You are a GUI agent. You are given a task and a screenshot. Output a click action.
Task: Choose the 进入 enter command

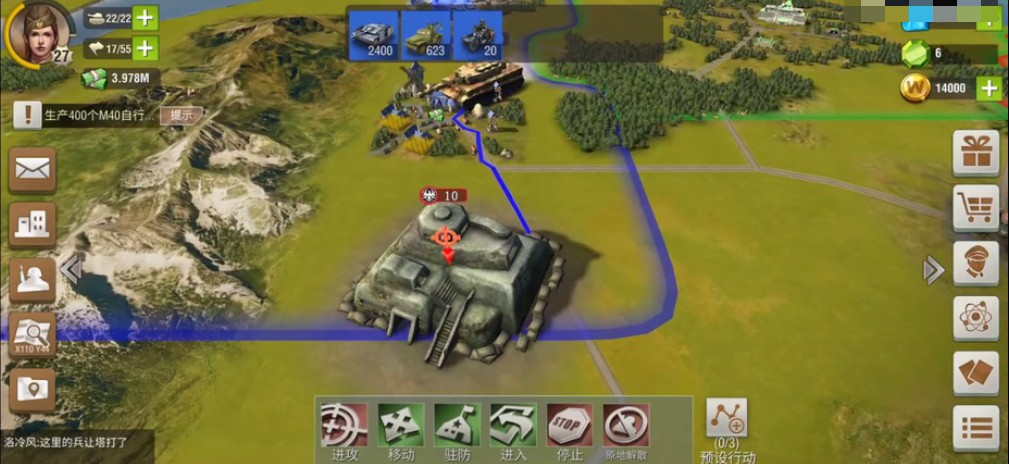point(513,430)
